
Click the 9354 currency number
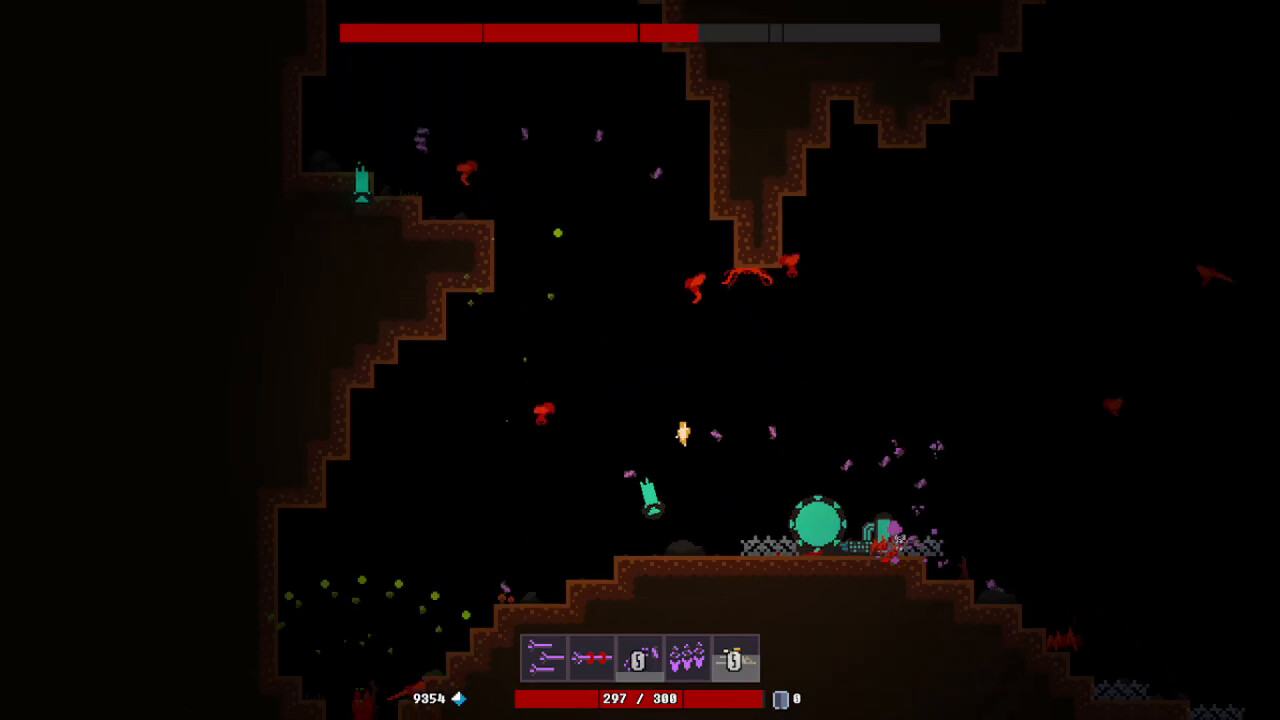click(x=429, y=699)
